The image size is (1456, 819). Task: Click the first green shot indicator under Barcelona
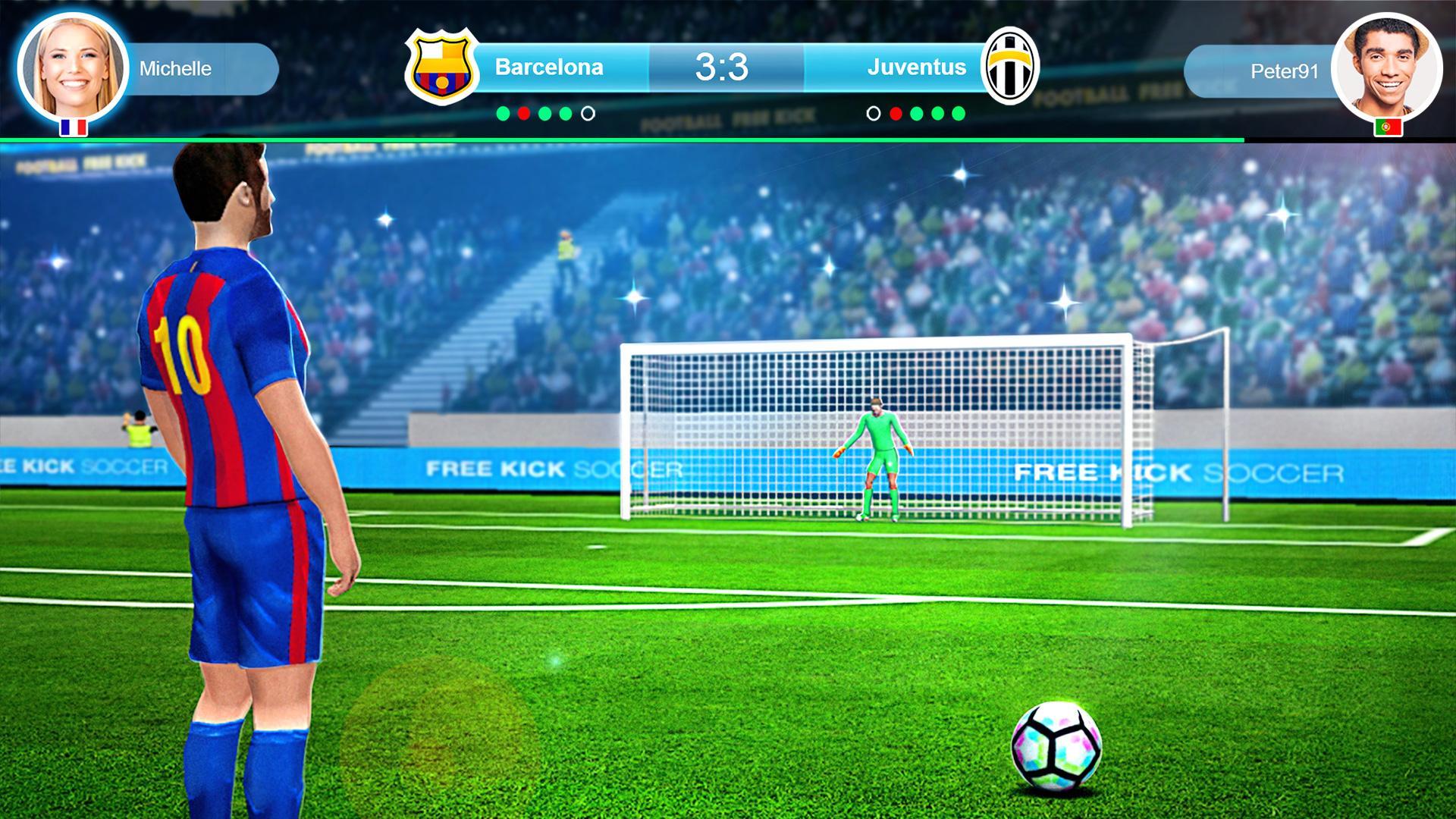(x=502, y=112)
